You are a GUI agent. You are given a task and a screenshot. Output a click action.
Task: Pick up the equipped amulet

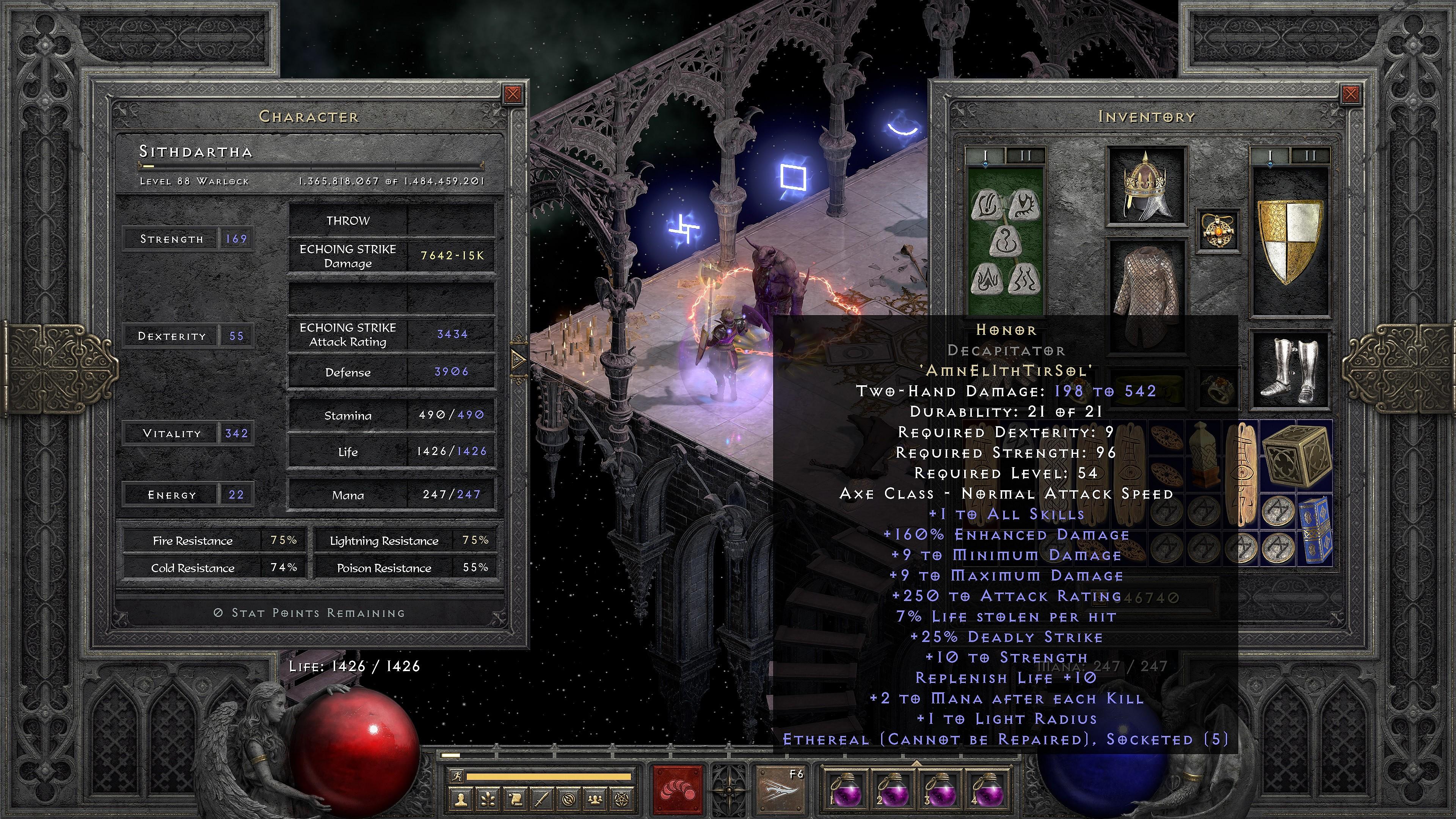[1218, 231]
